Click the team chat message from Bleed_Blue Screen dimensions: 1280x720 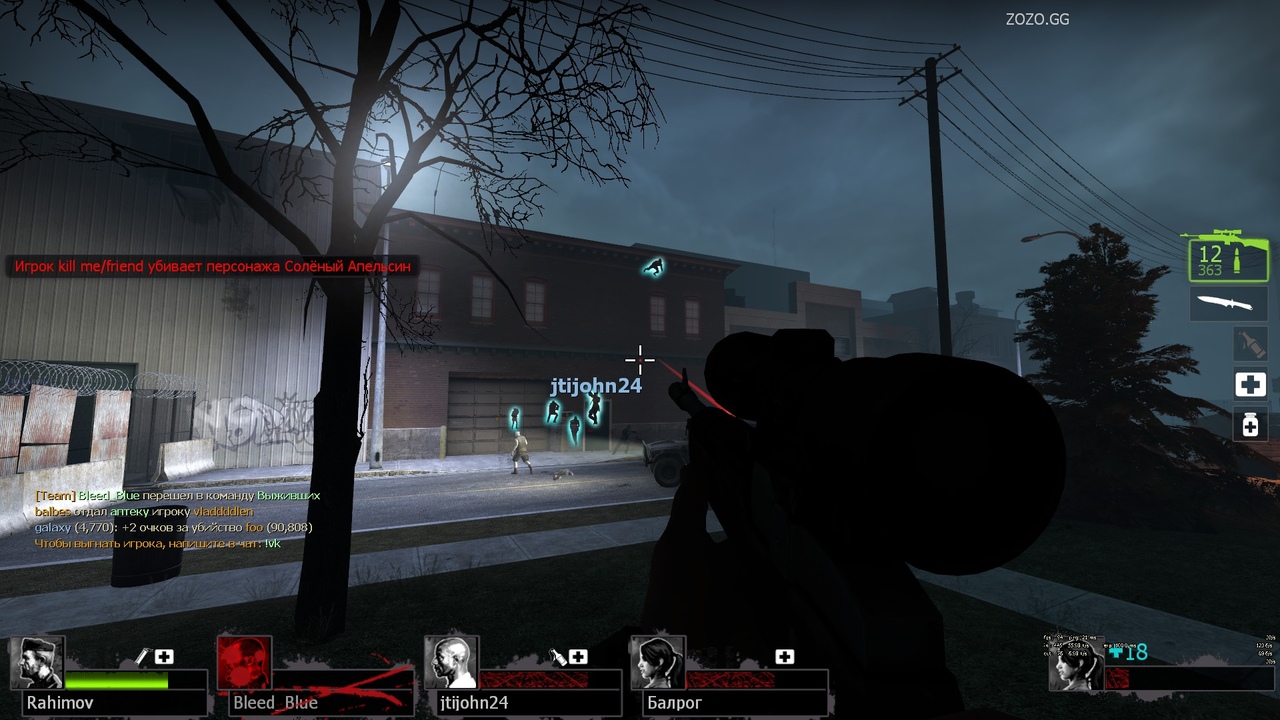click(177, 495)
